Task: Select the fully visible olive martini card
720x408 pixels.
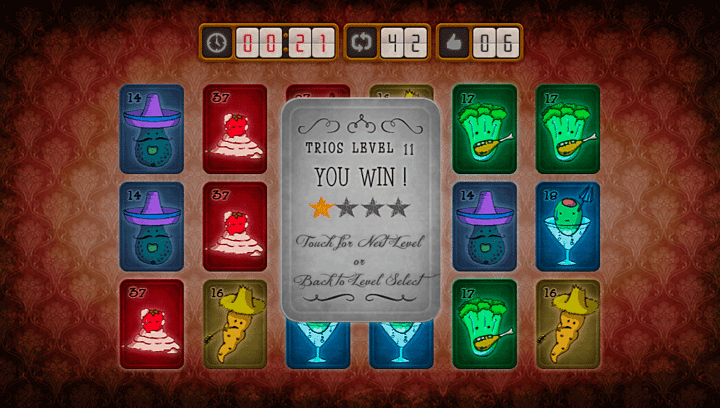Action: [567, 226]
